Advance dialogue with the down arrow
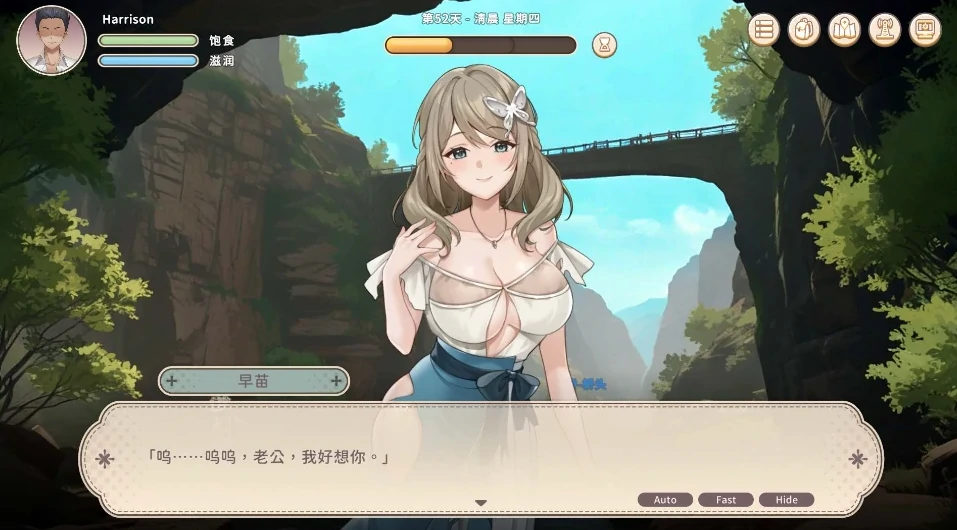 pos(480,502)
